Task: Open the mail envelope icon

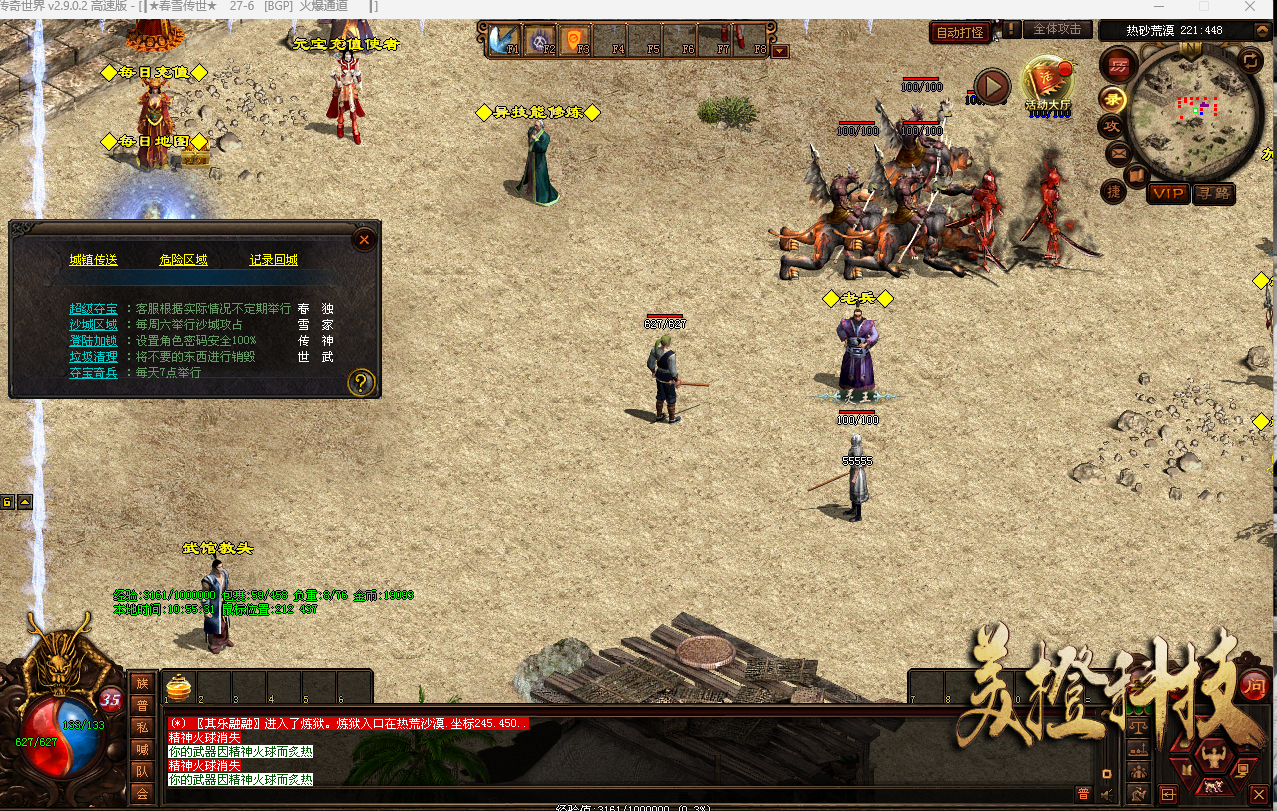Action: point(1117,154)
